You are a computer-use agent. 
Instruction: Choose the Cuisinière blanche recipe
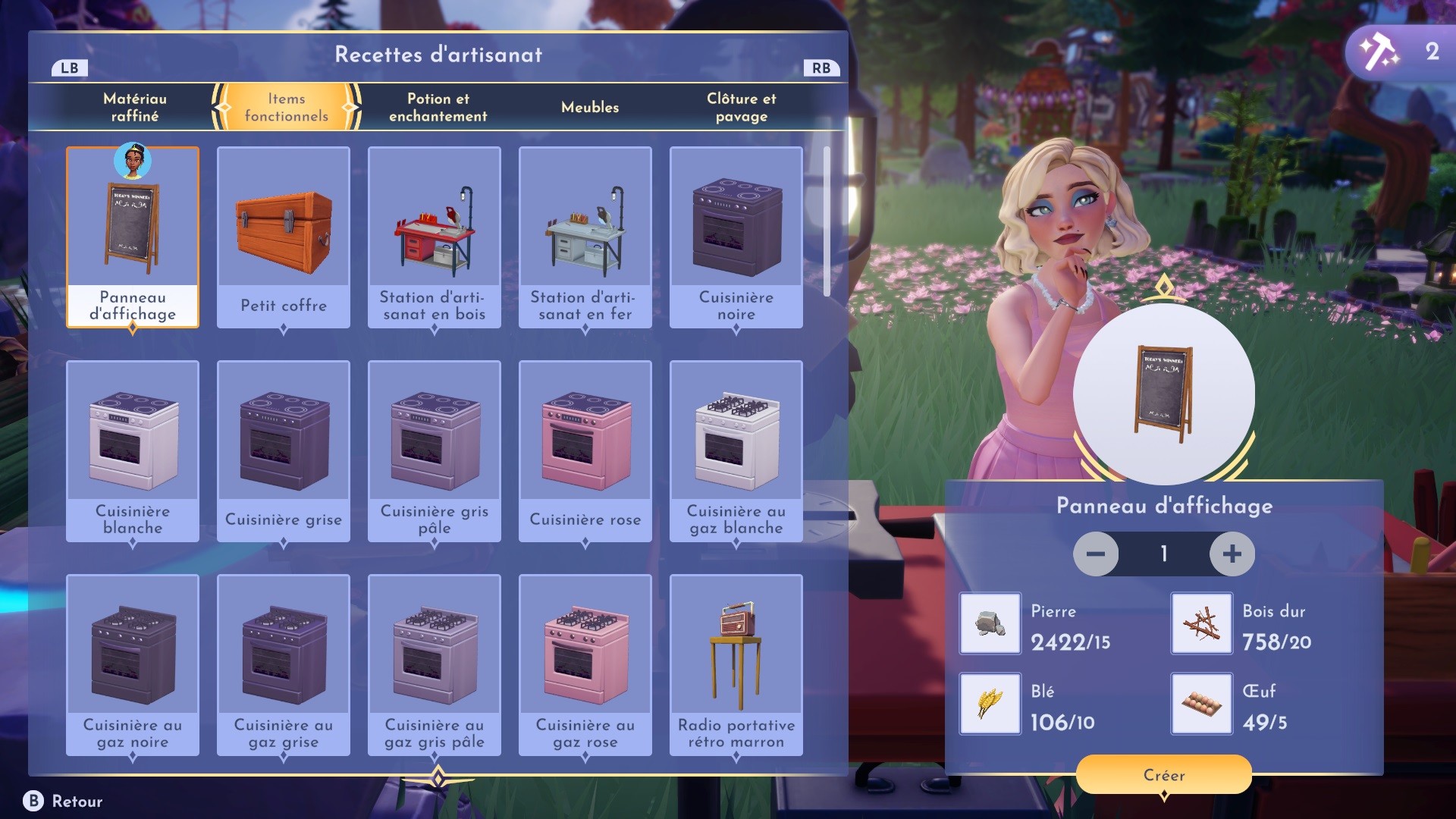pyautogui.click(x=133, y=451)
